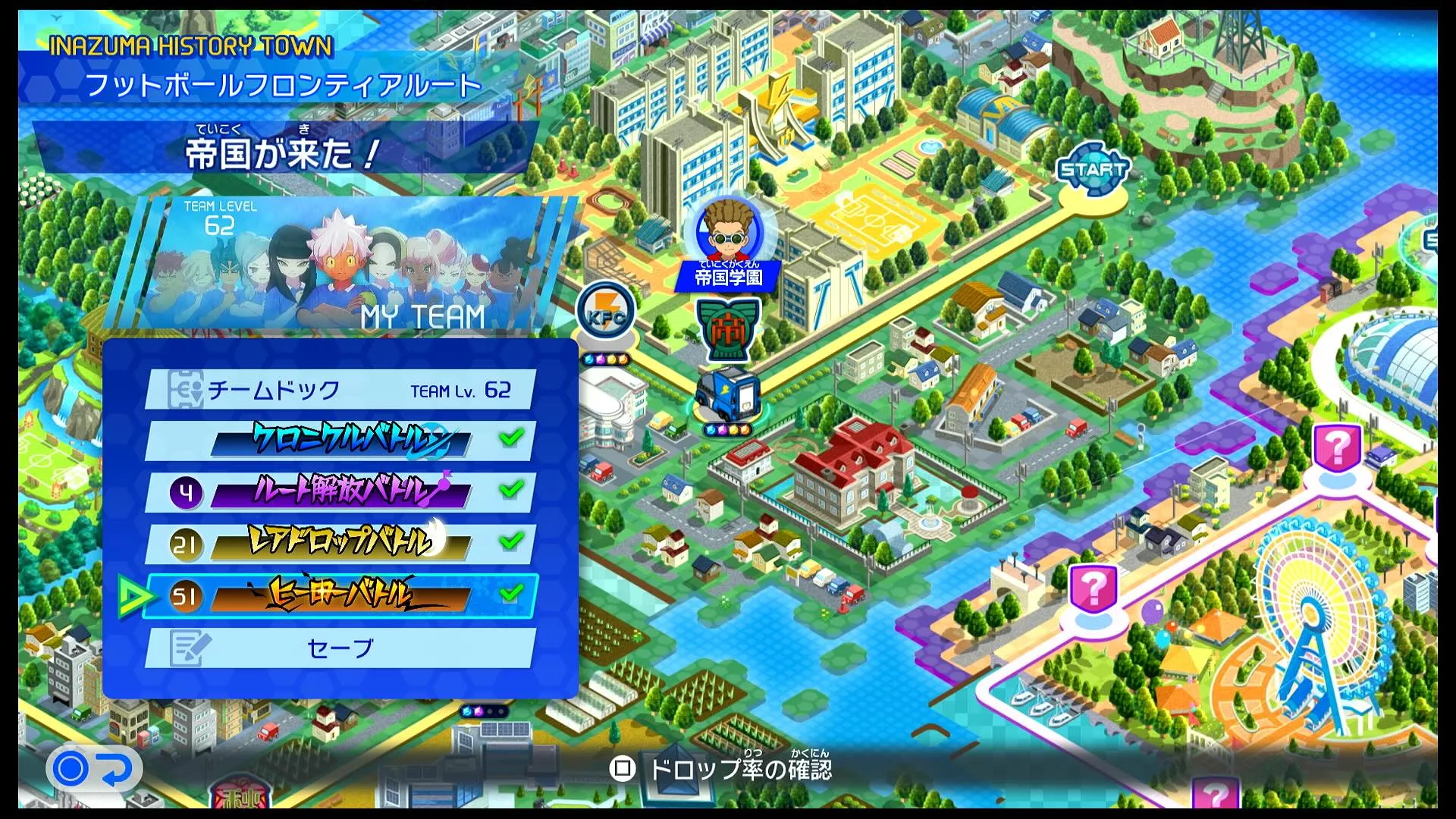Choose セーブ to save the game
Viewport: 1456px width, 819px height.
coord(337,646)
